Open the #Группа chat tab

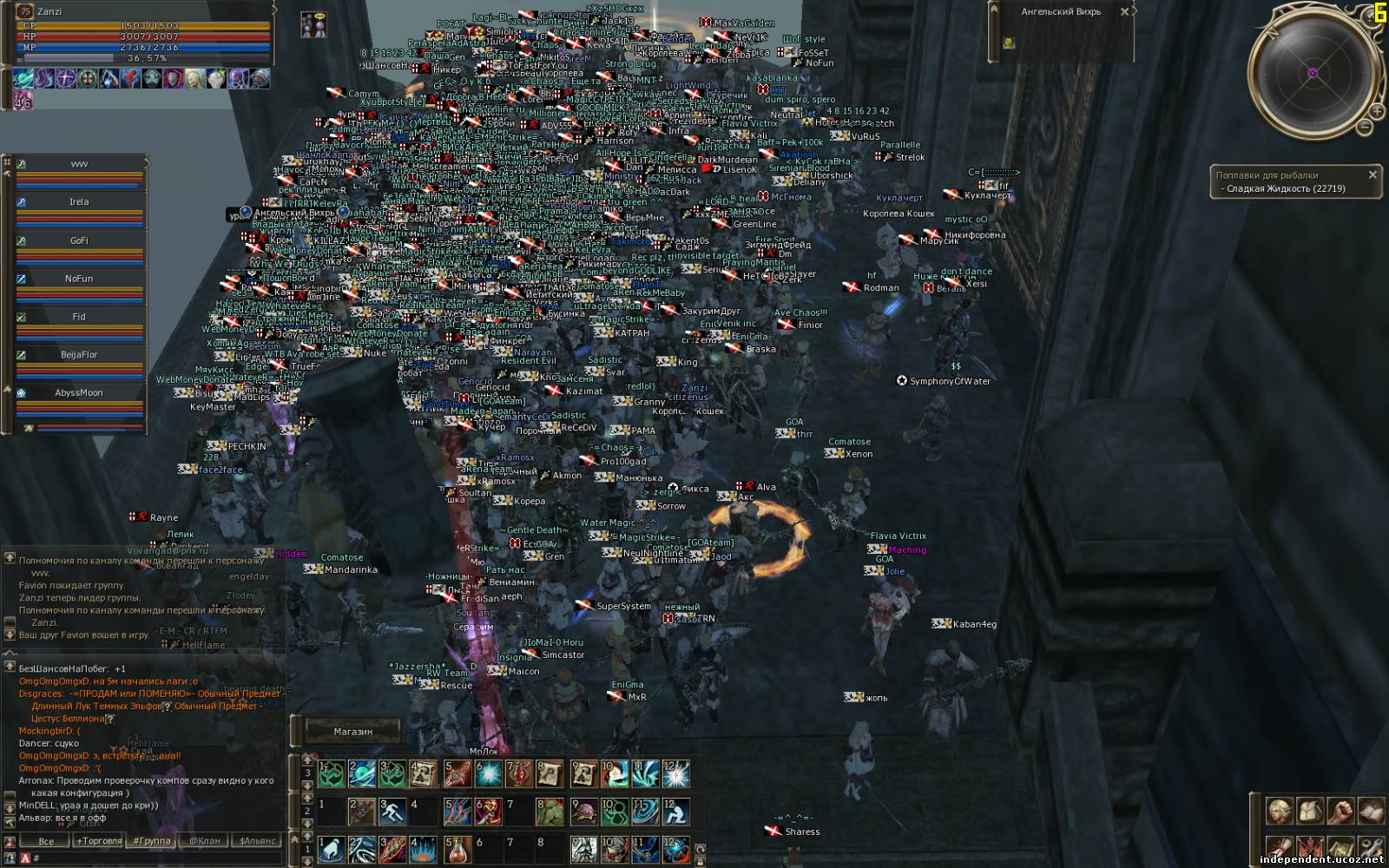pyautogui.click(x=151, y=840)
